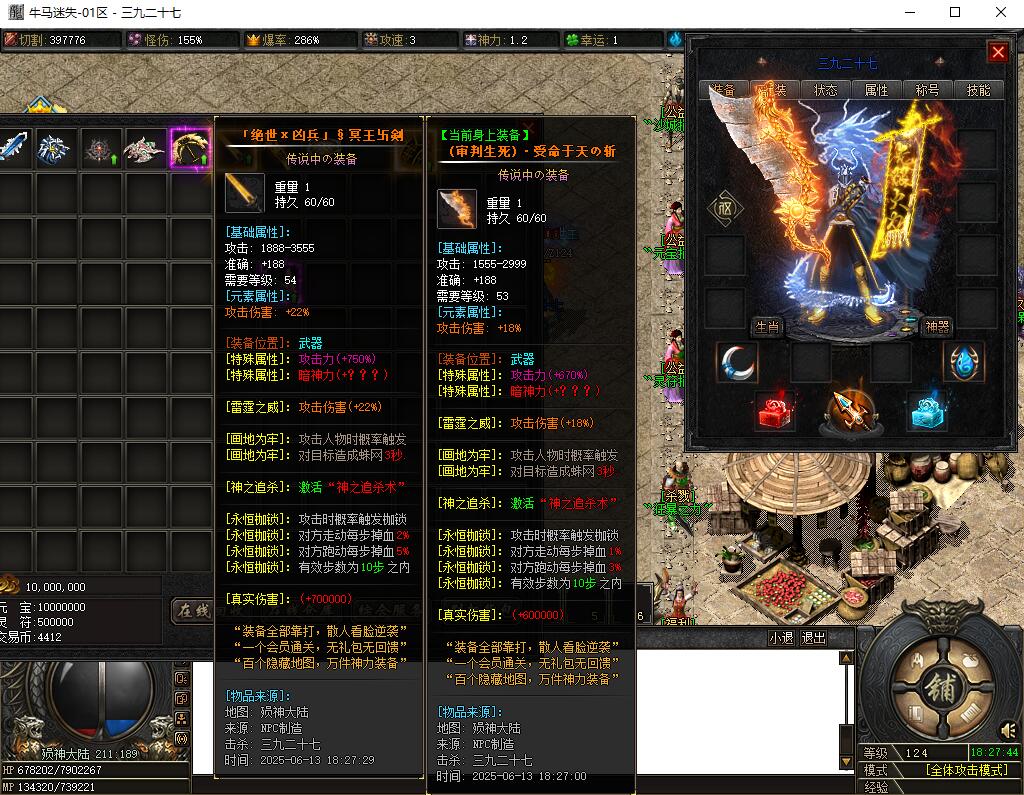The image size is (1024, 795).
Task: Open the 神器 artifact button
Action: pyautogui.click(x=937, y=327)
